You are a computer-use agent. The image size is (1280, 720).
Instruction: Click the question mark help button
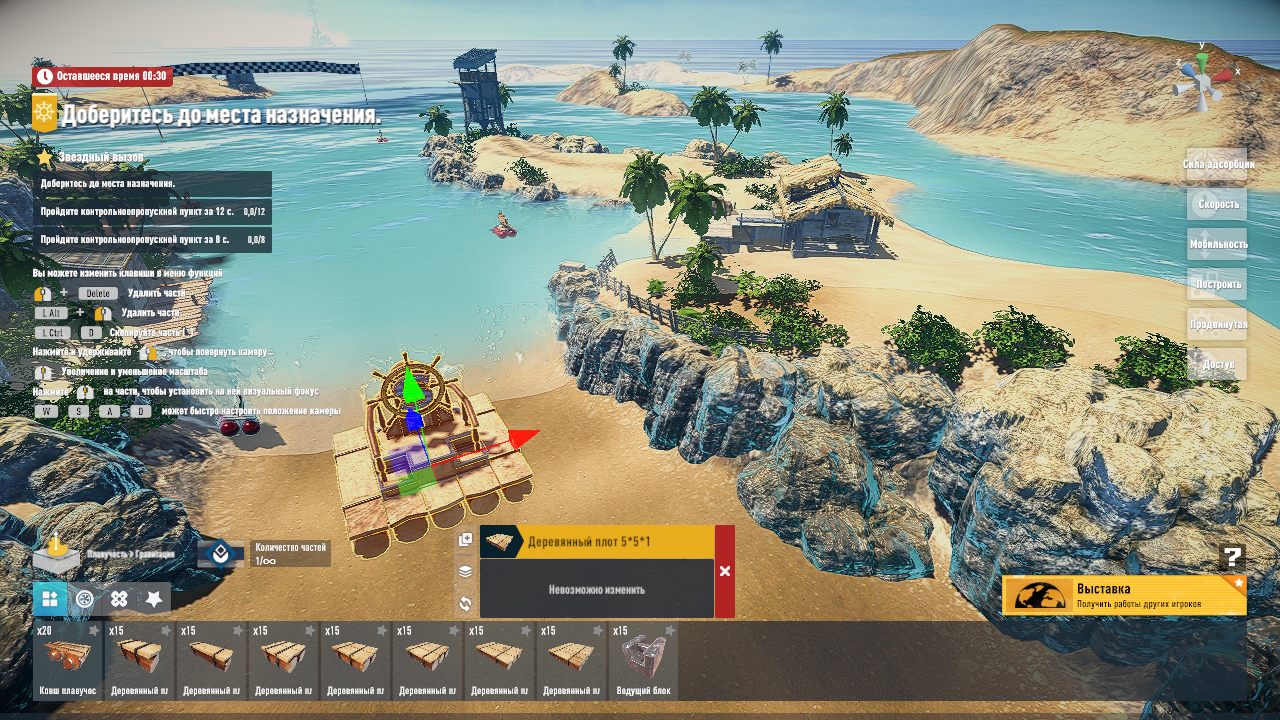(x=1233, y=558)
